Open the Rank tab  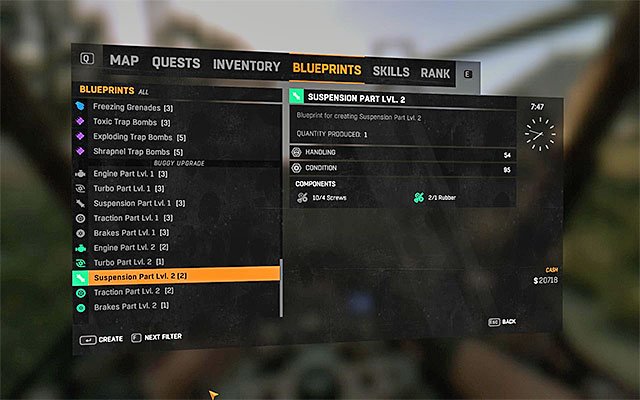point(435,73)
